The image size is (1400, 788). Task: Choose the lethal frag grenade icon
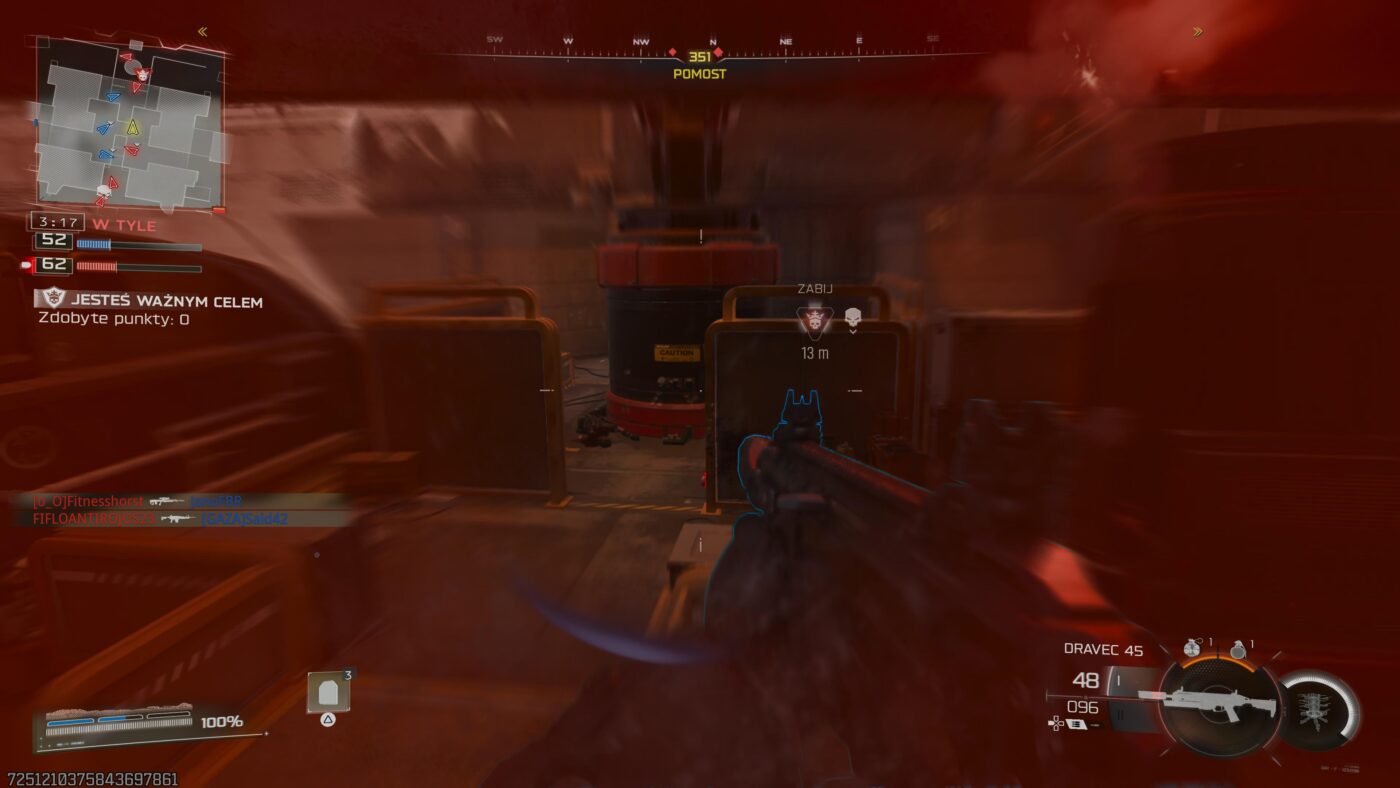tap(1238, 649)
